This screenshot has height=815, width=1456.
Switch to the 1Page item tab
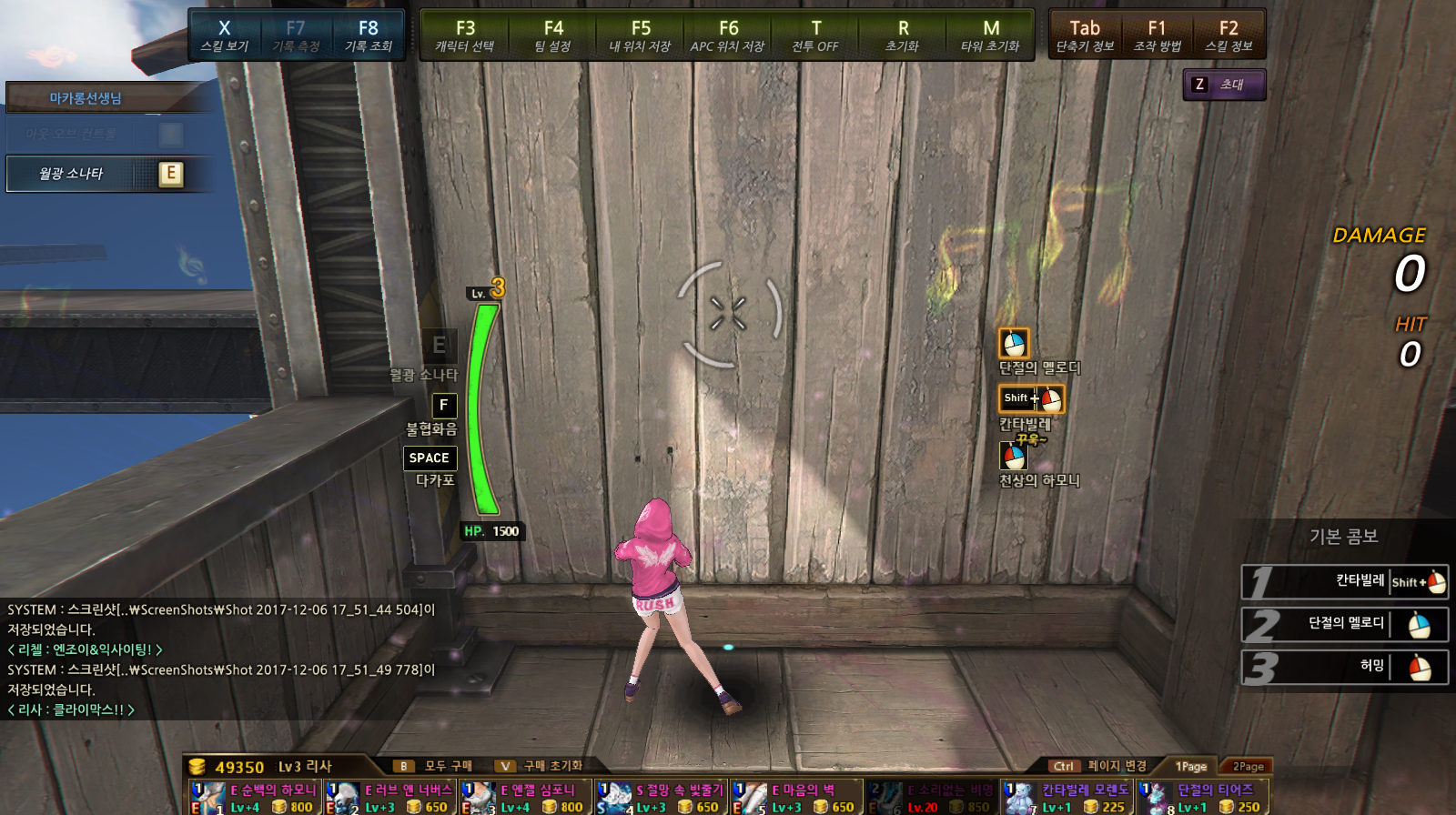click(x=1190, y=767)
